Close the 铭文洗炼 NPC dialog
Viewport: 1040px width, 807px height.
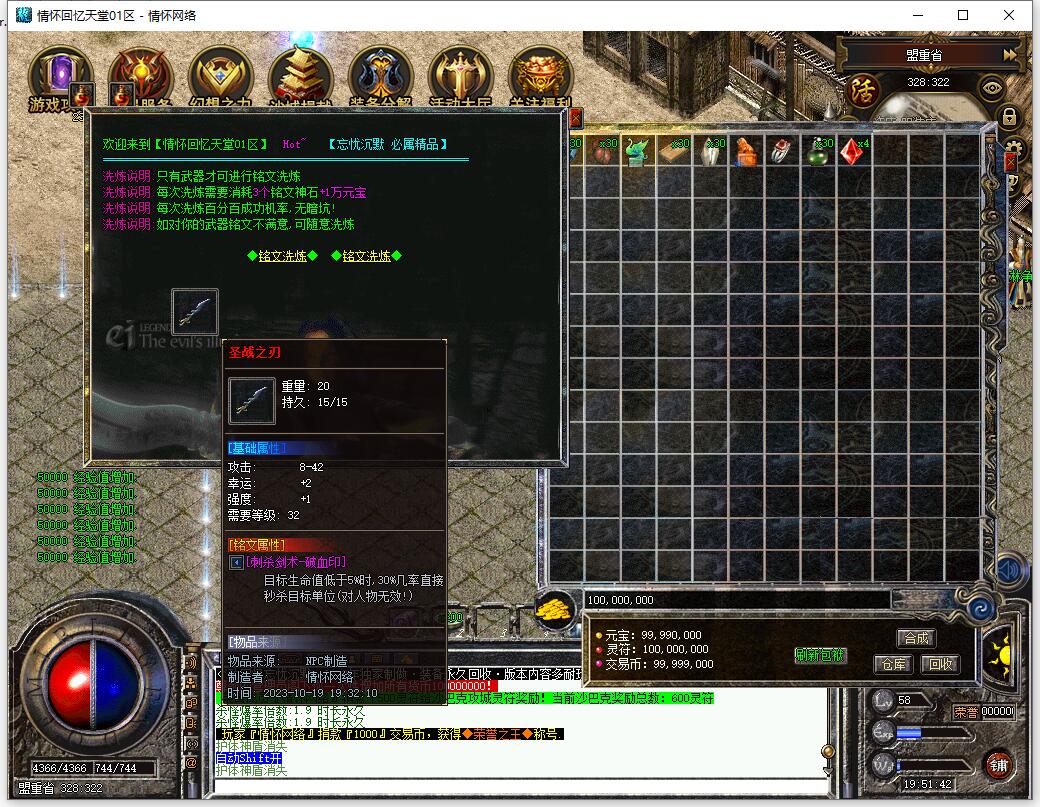click(x=575, y=118)
